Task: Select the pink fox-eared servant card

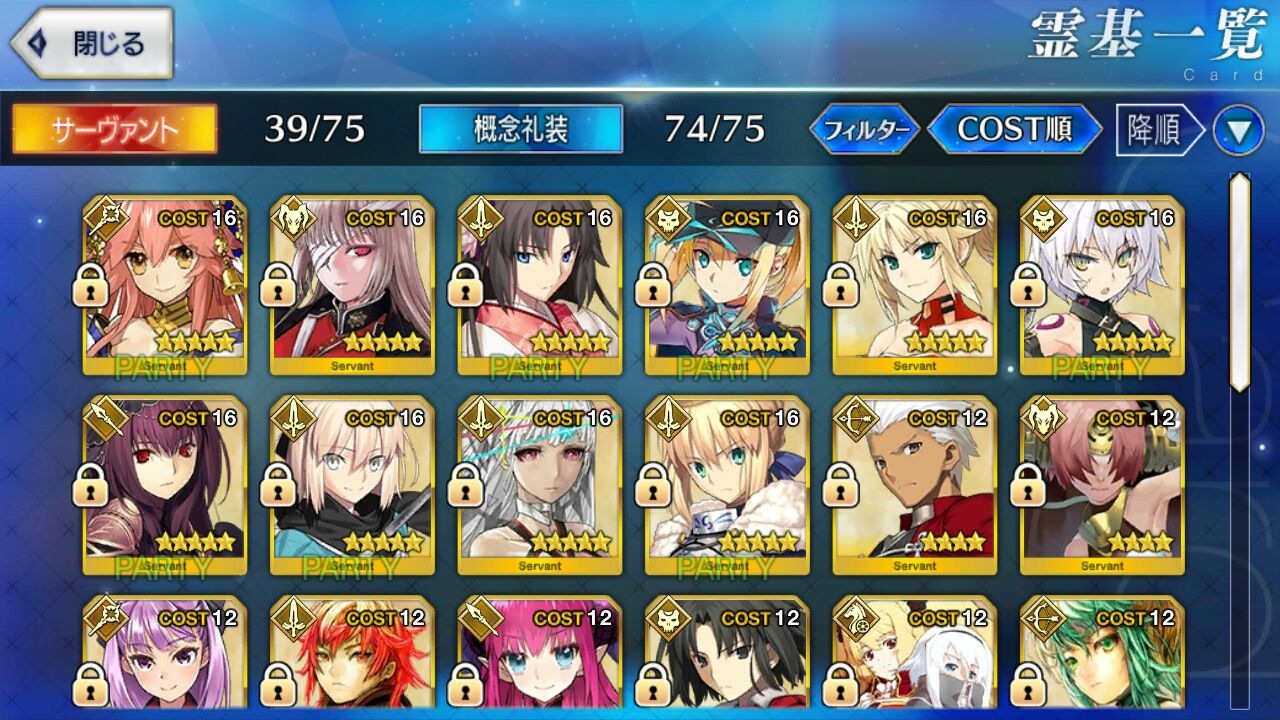Action: click(165, 285)
